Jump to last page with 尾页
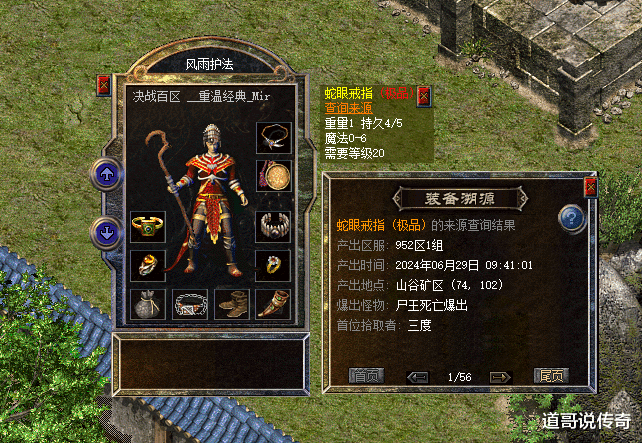Viewport: 642px width, 443px height. coord(551,376)
